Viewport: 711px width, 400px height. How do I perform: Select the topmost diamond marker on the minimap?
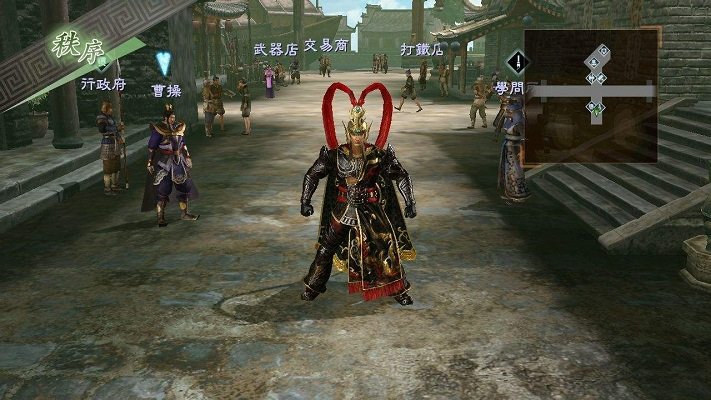pos(604,49)
